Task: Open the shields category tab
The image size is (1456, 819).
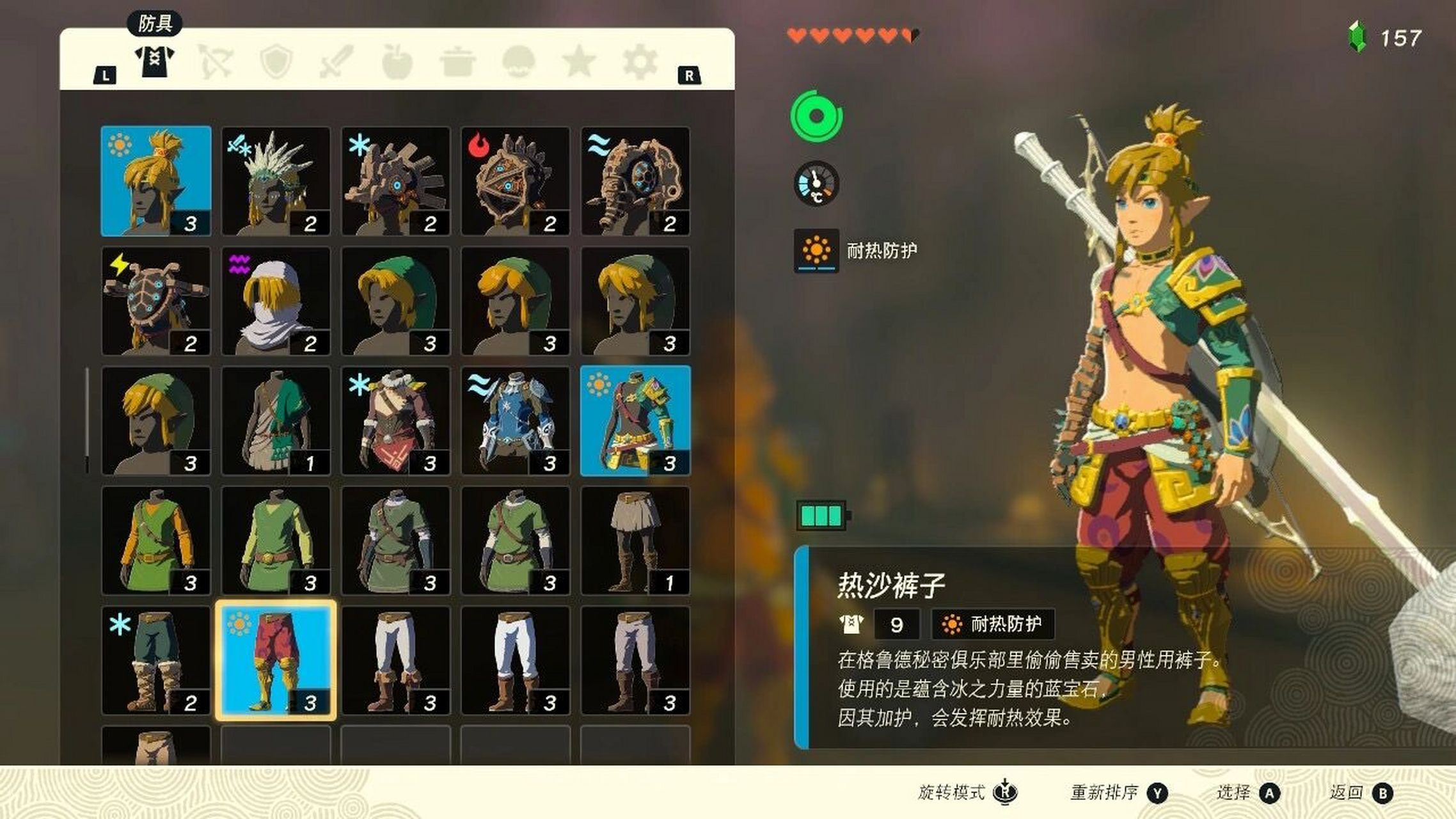Action: pos(276,62)
